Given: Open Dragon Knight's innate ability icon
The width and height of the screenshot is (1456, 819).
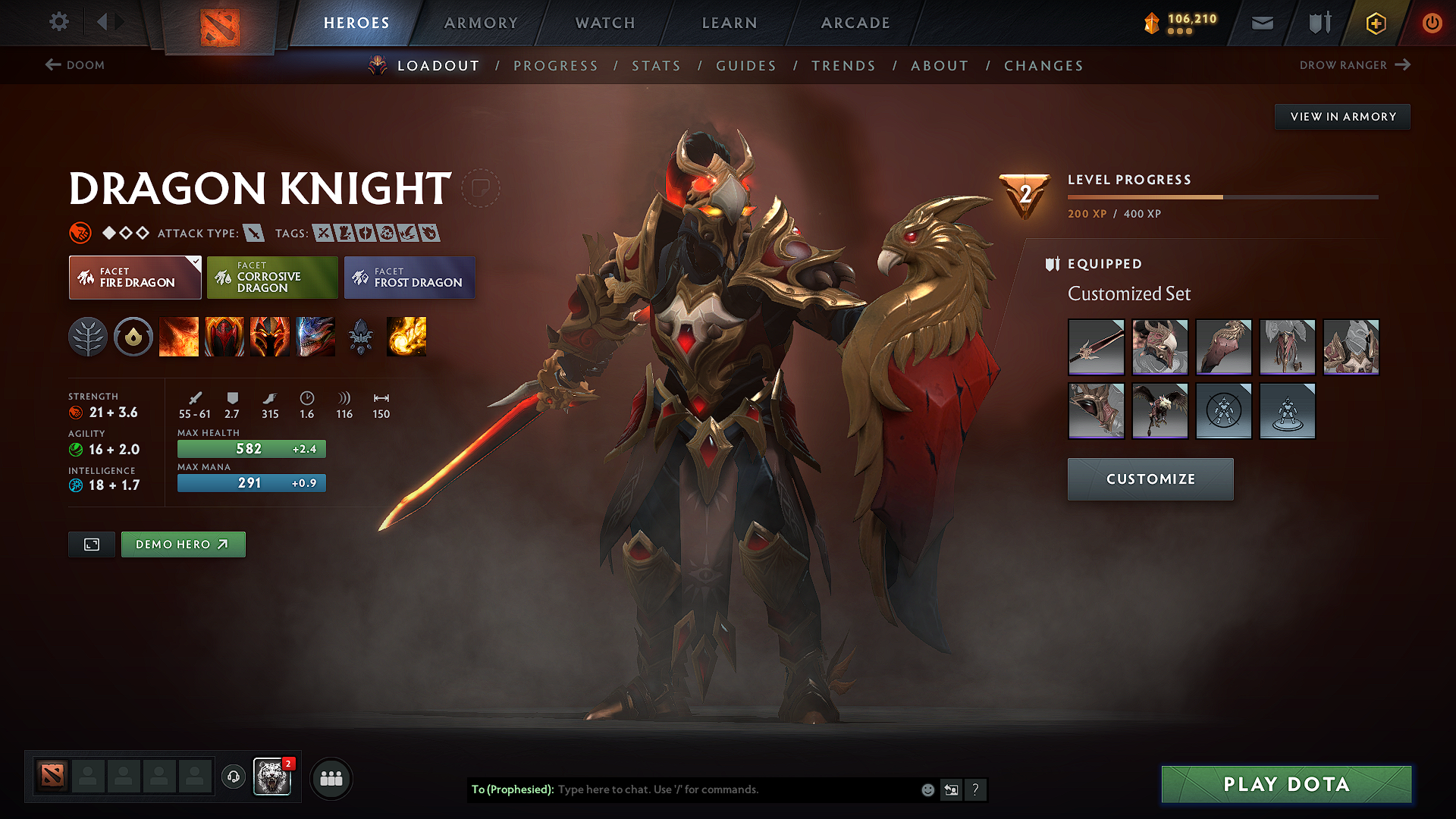Looking at the screenshot, I should 133,337.
